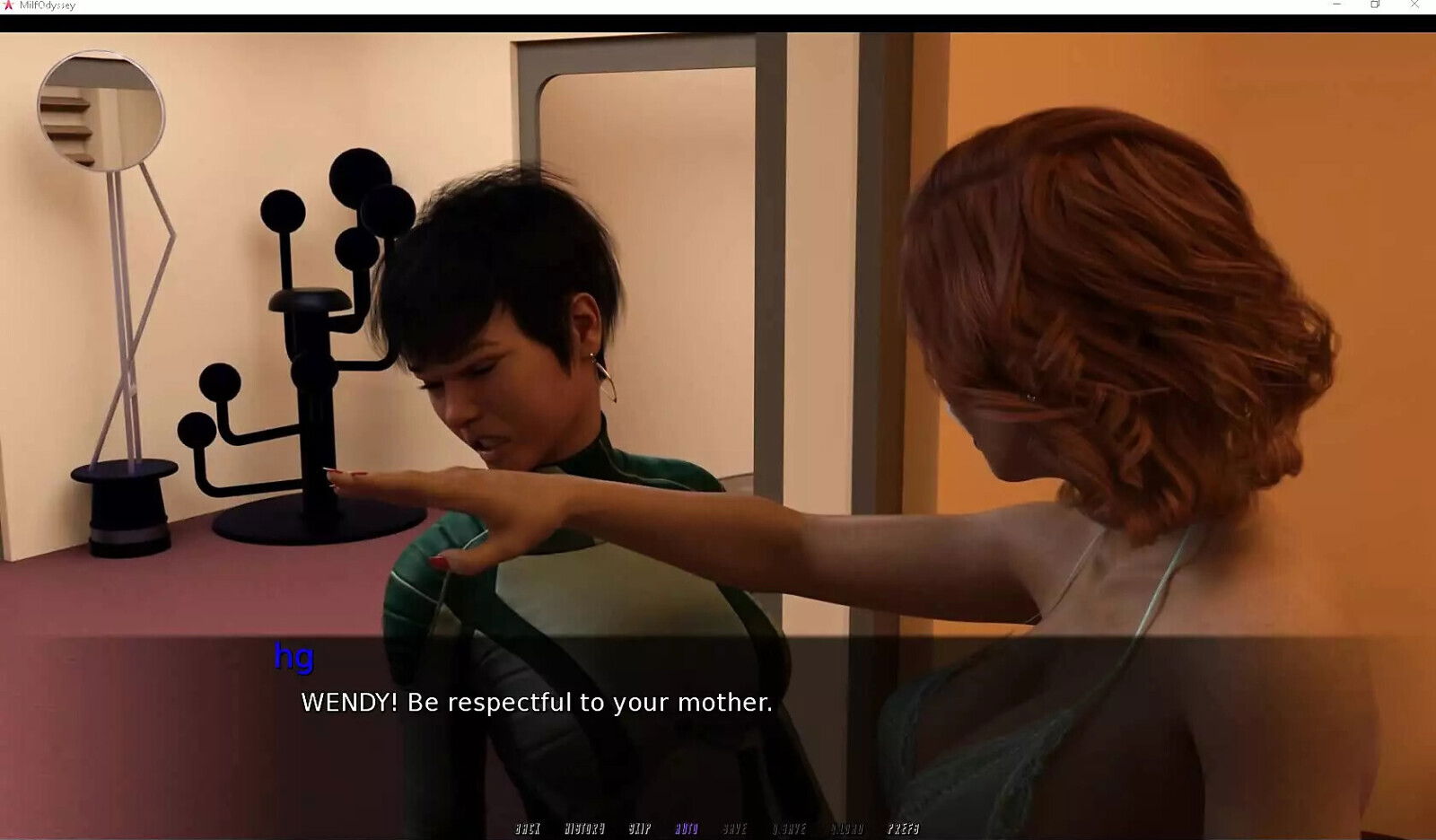
Task: Open the Save menu
Action: click(x=735, y=828)
